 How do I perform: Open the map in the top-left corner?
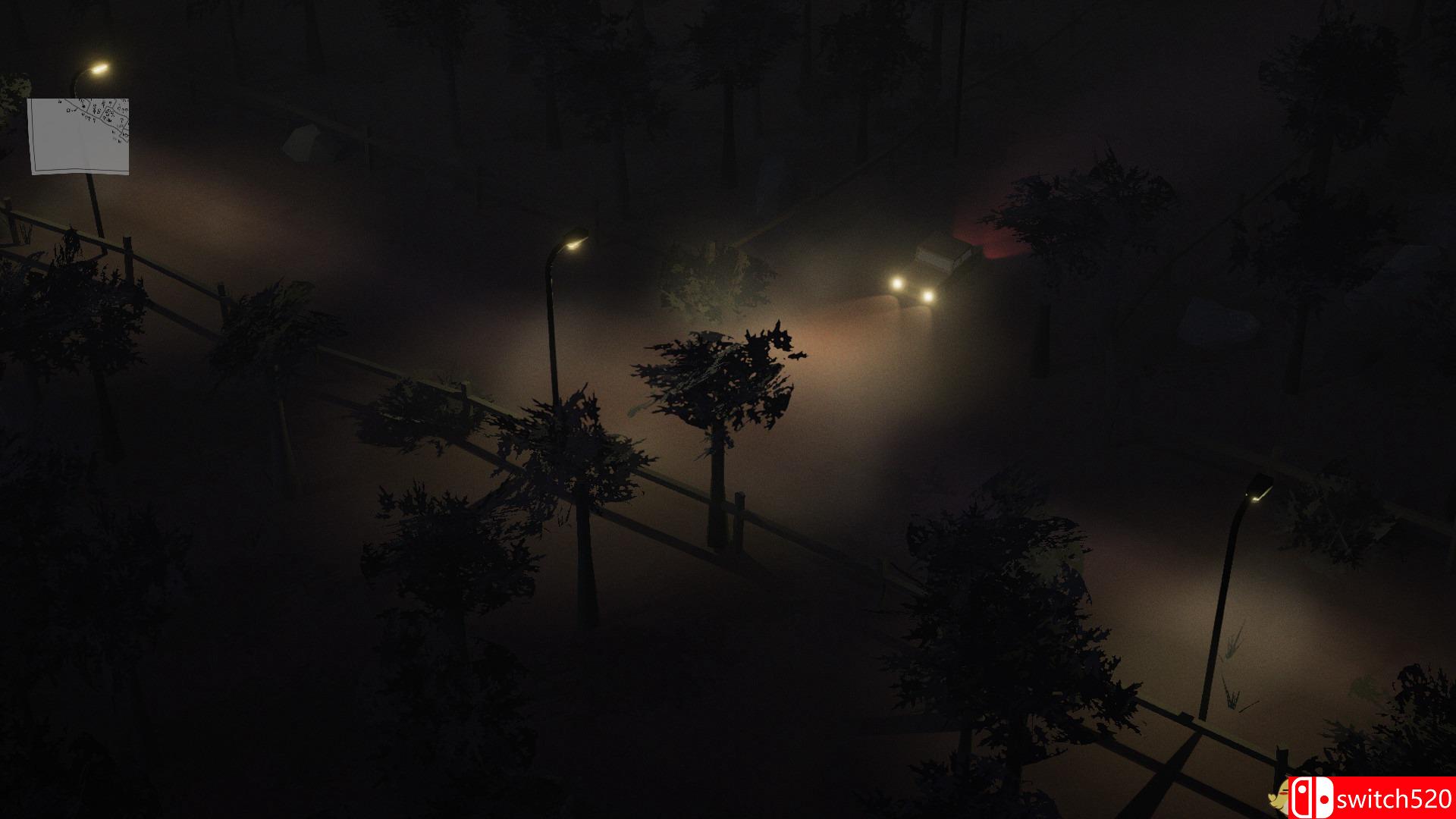point(80,136)
